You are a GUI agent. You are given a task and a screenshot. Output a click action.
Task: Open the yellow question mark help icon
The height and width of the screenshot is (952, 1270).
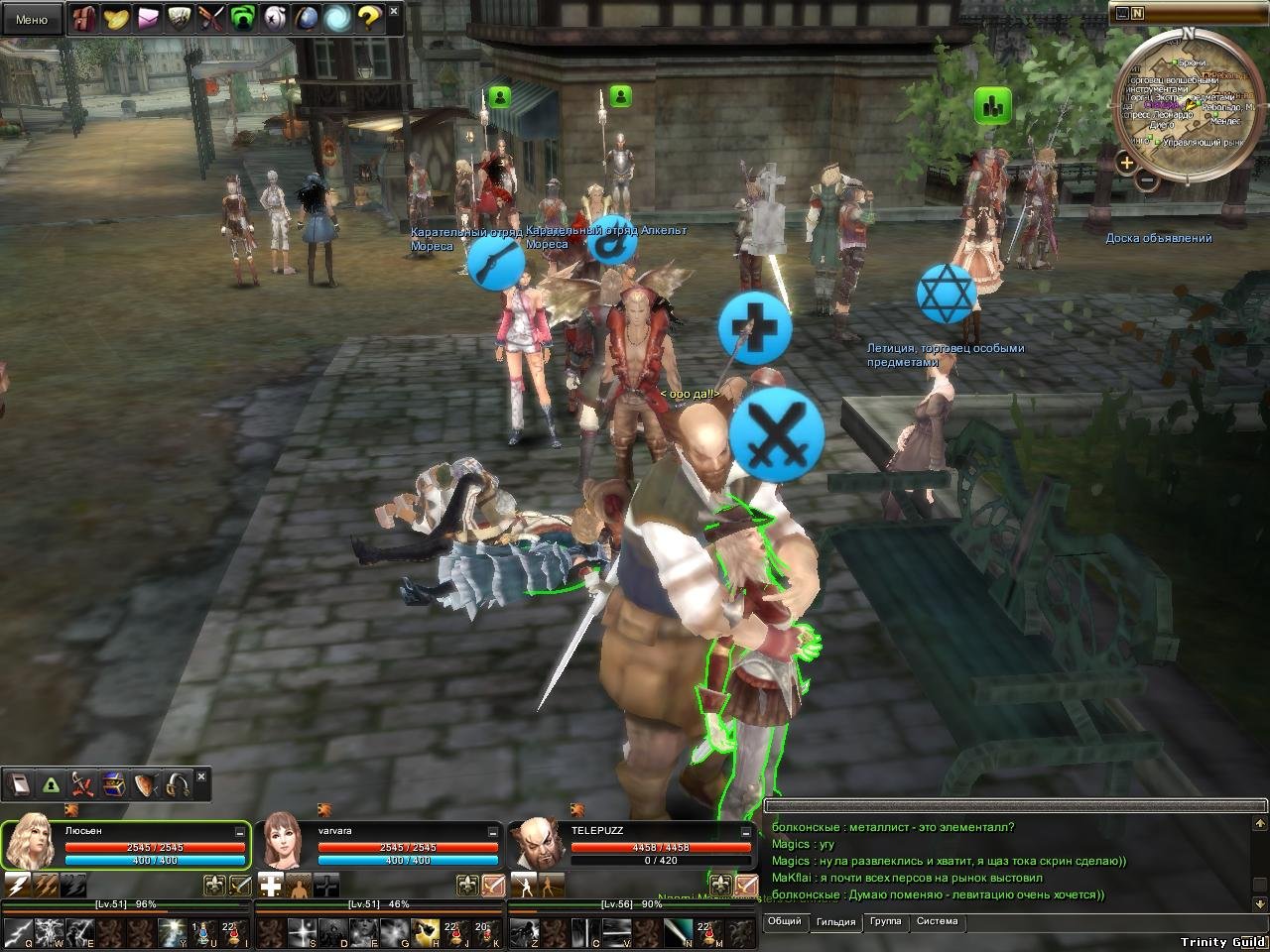tap(369, 18)
